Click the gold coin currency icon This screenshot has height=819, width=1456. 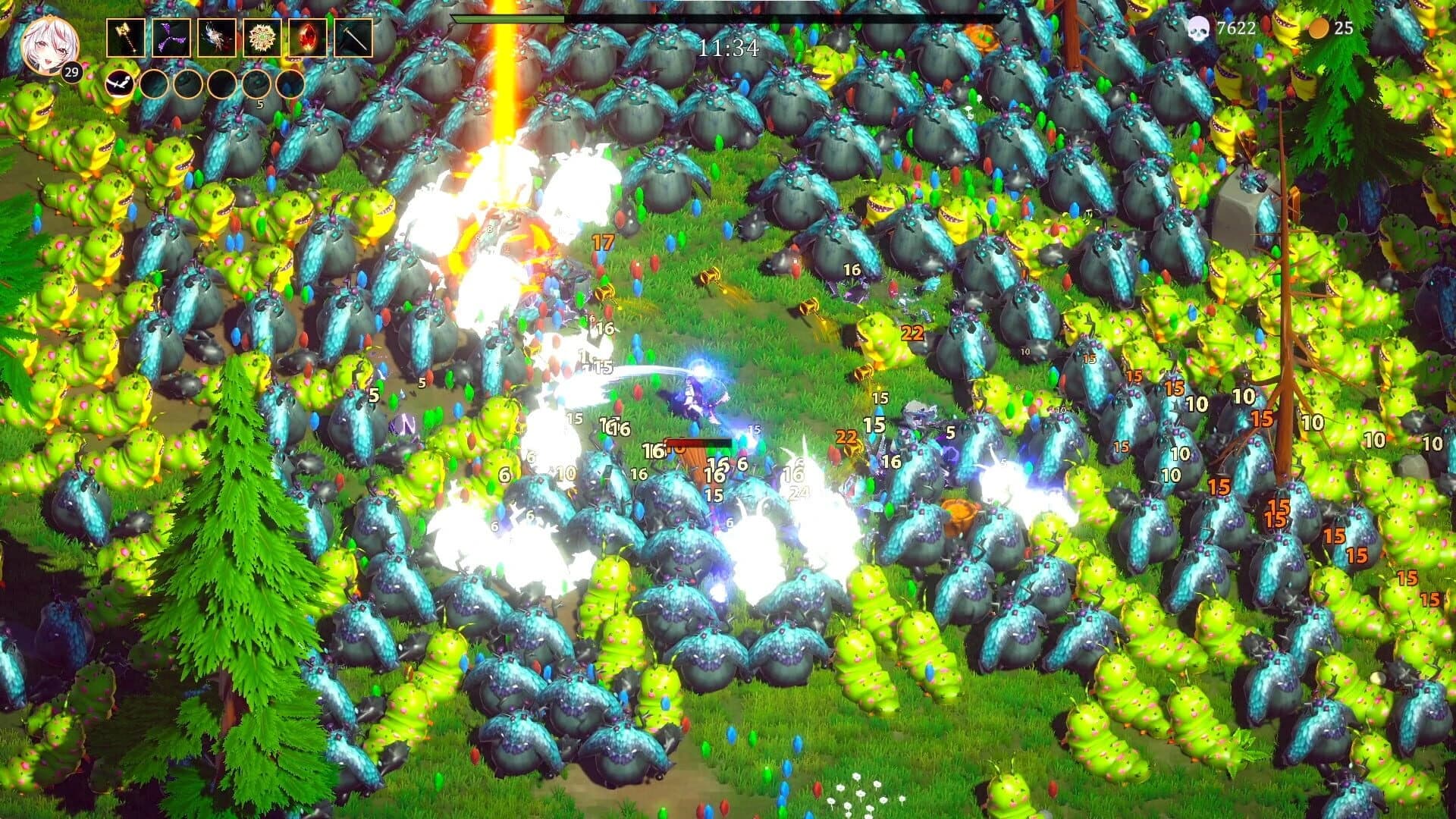[x=1318, y=29]
